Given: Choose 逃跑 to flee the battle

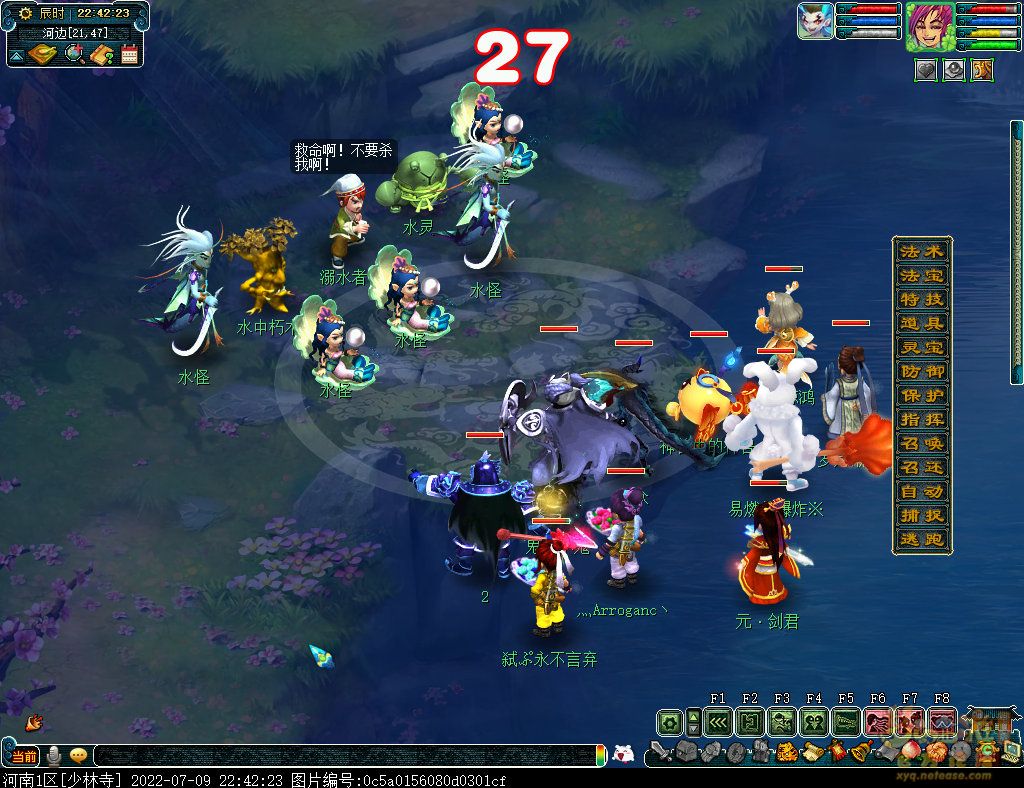Looking at the screenshot, I should point(921,540).
